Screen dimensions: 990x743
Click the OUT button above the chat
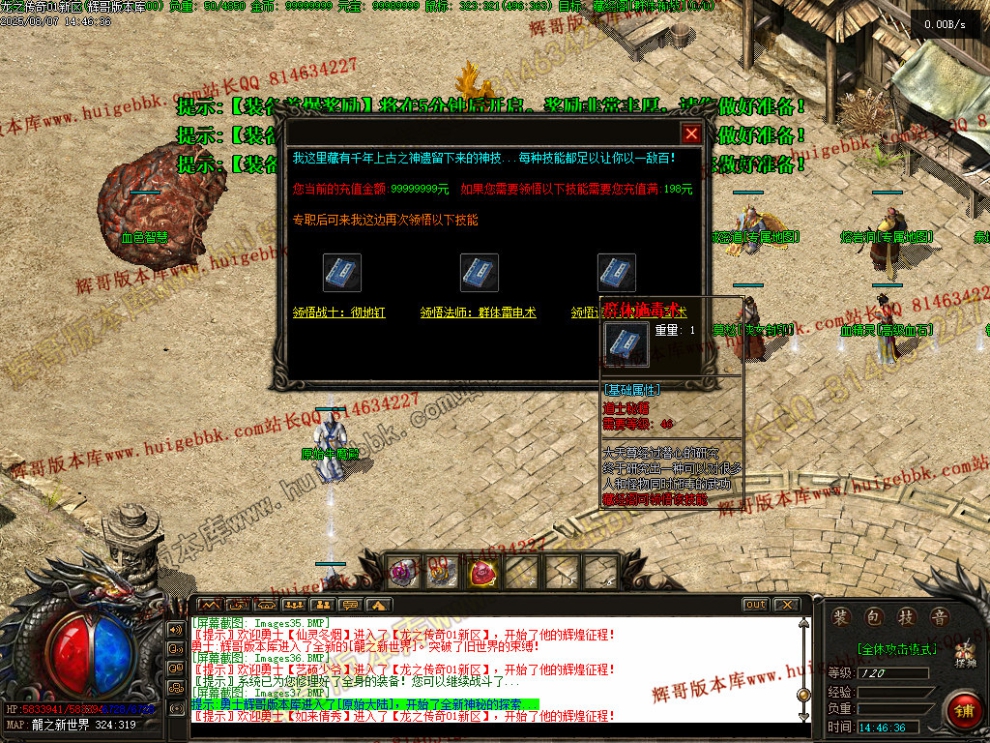[x=756, y=605]
